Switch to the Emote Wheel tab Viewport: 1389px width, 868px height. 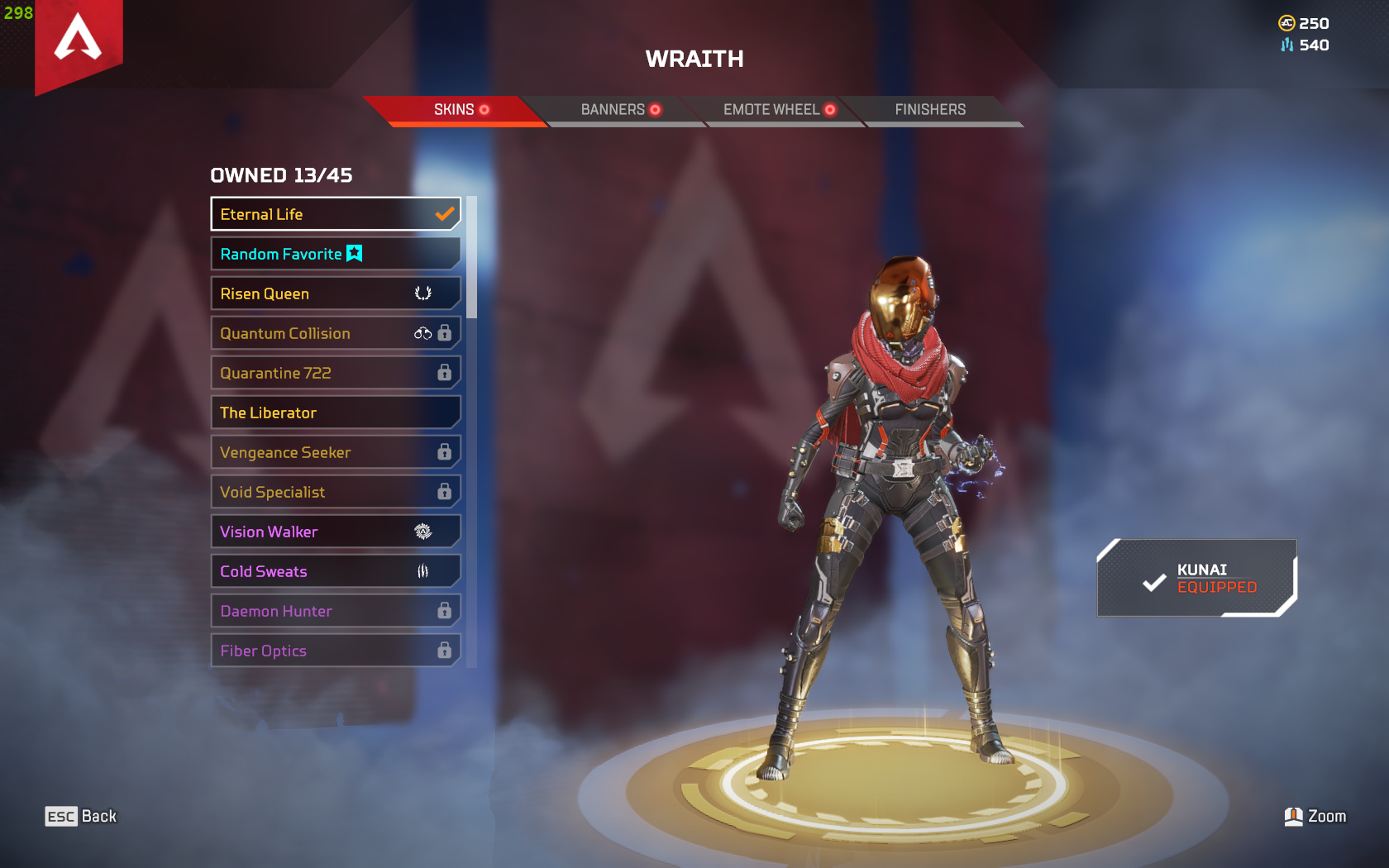click(x=771, y=108)
